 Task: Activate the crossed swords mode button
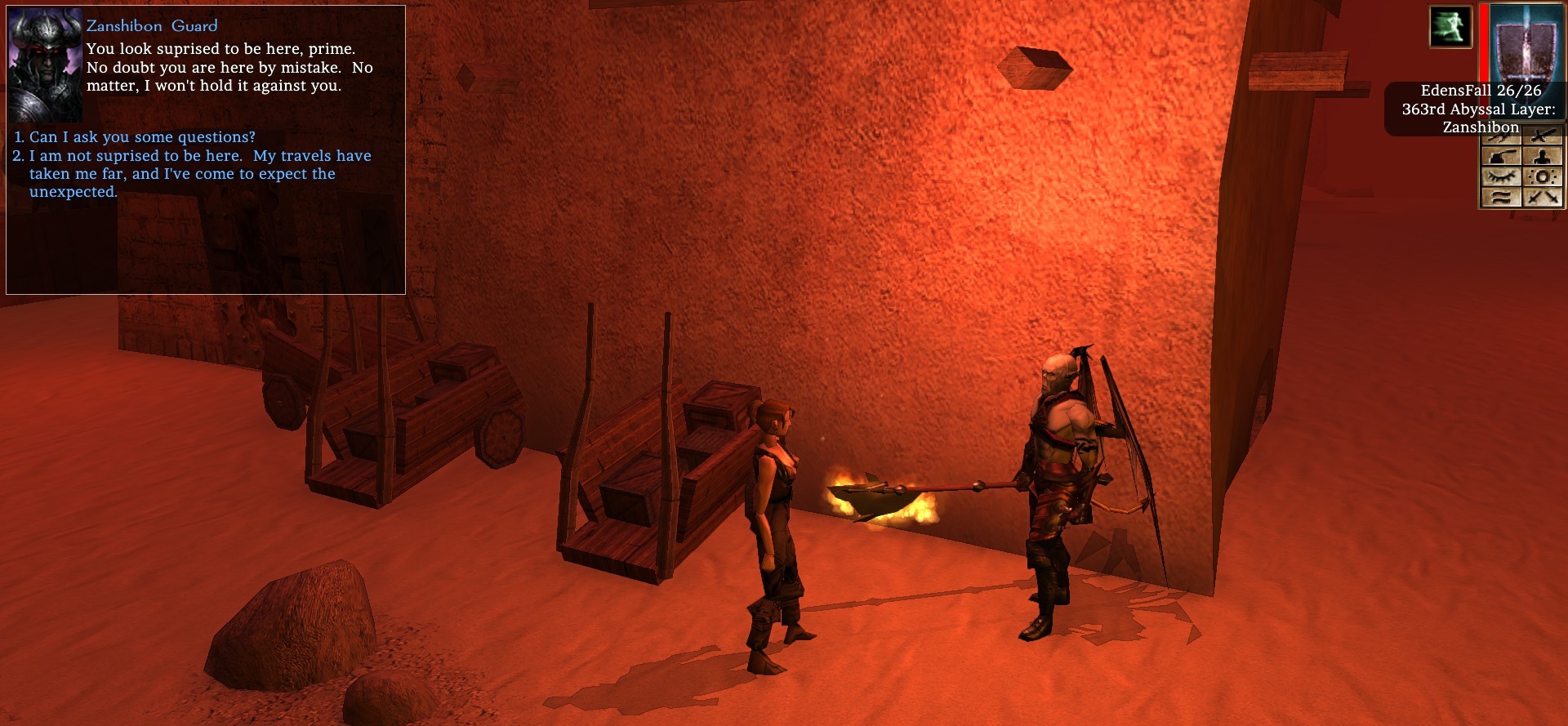click(1543, 197)
